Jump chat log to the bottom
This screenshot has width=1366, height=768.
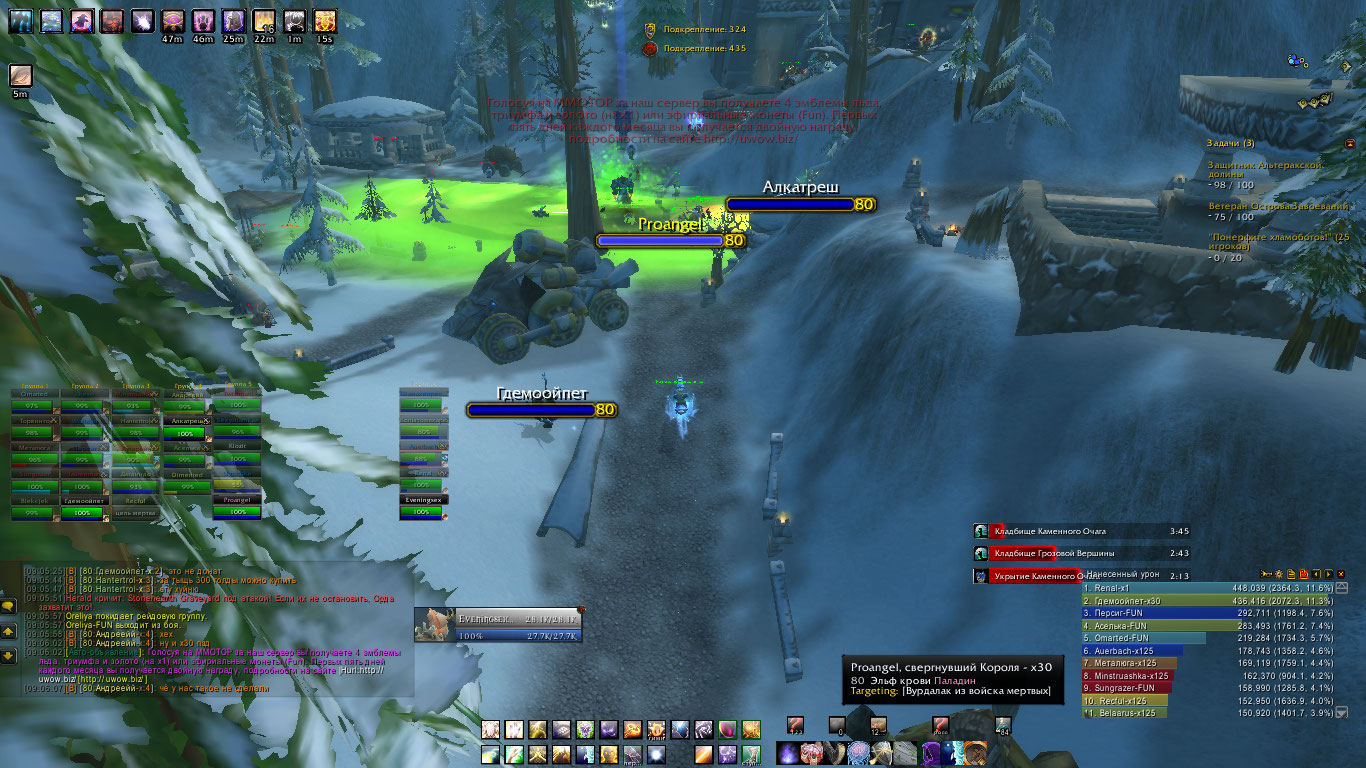(8, 656)
